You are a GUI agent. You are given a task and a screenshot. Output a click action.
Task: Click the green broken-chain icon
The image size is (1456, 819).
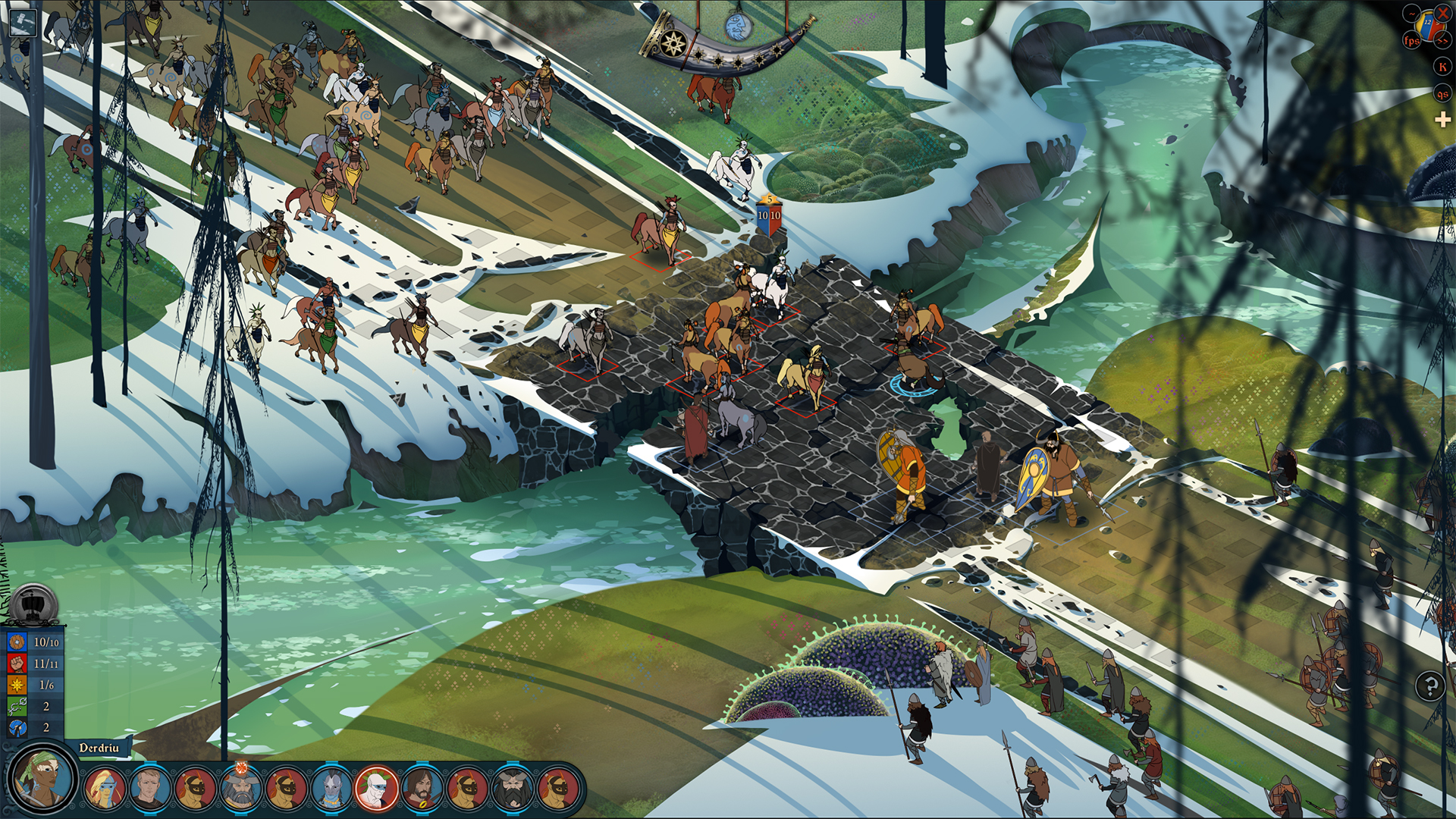pos(17,706)
